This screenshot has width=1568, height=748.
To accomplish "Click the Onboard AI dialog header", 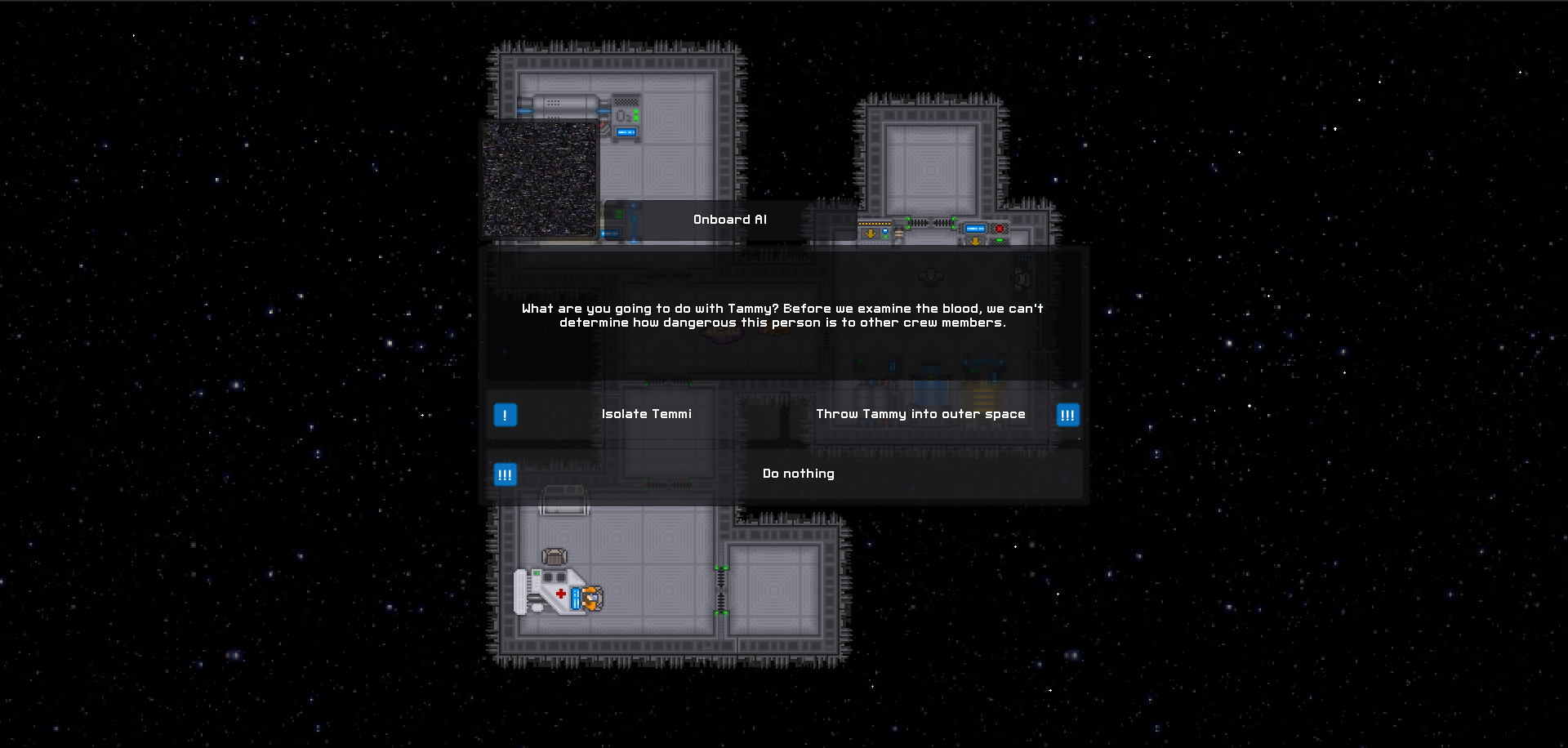I will click(x=729, y=219).
